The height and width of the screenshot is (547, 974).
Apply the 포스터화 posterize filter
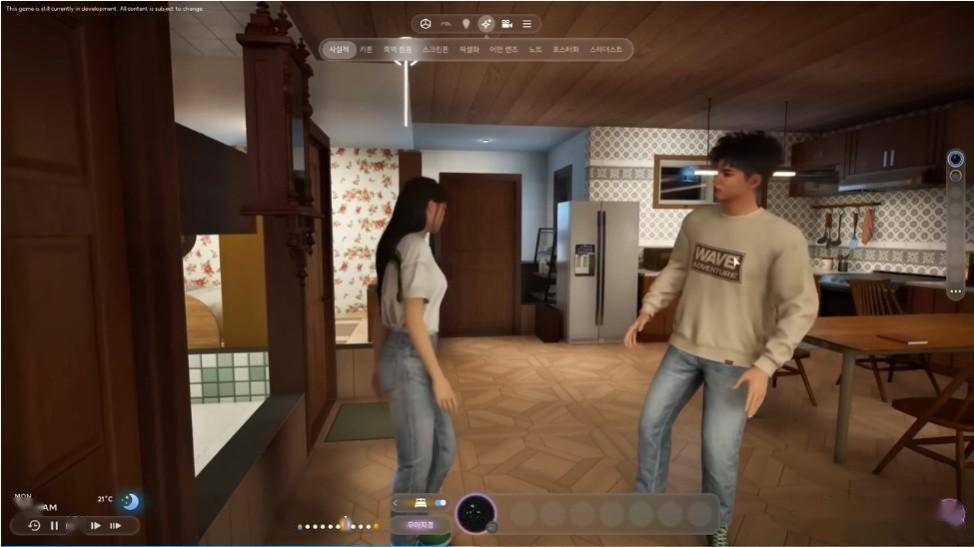tap(565, 49)
